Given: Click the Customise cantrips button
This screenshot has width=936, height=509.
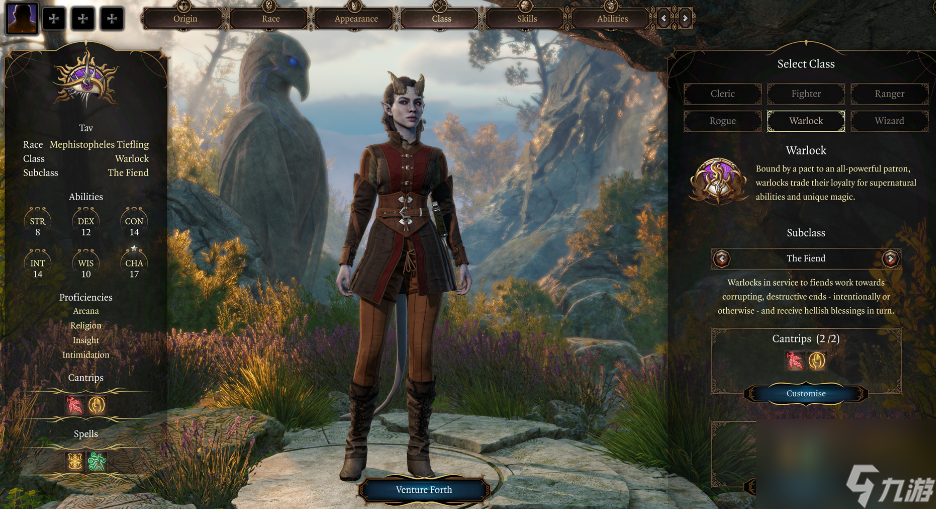Looking at the screenshot, I should (806, 393).
